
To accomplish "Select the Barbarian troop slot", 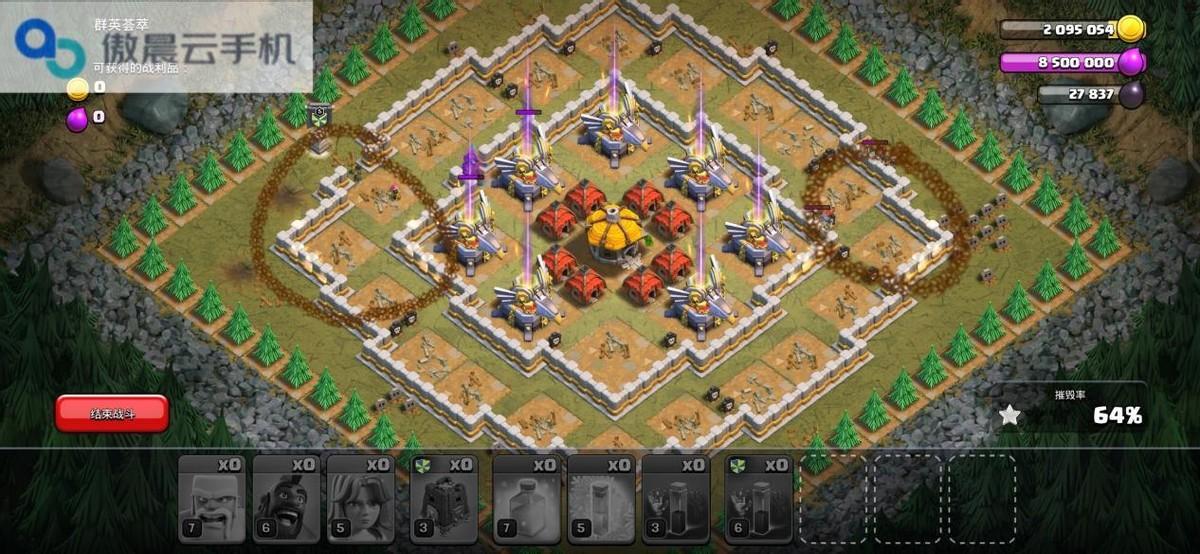I will (x=211, y=499).
